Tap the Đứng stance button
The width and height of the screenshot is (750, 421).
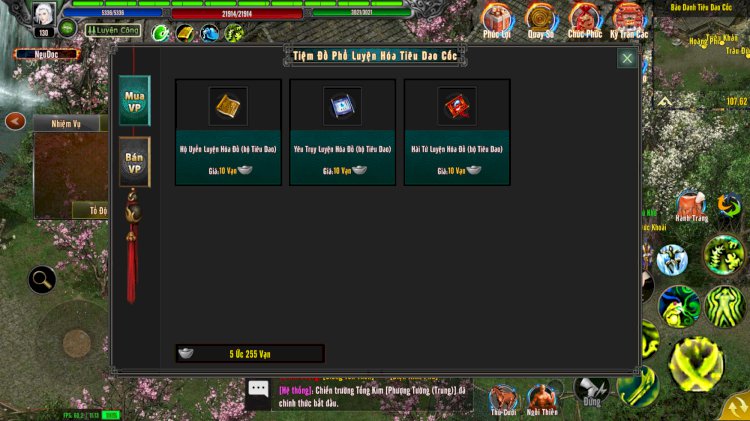[x=590, y=390]
